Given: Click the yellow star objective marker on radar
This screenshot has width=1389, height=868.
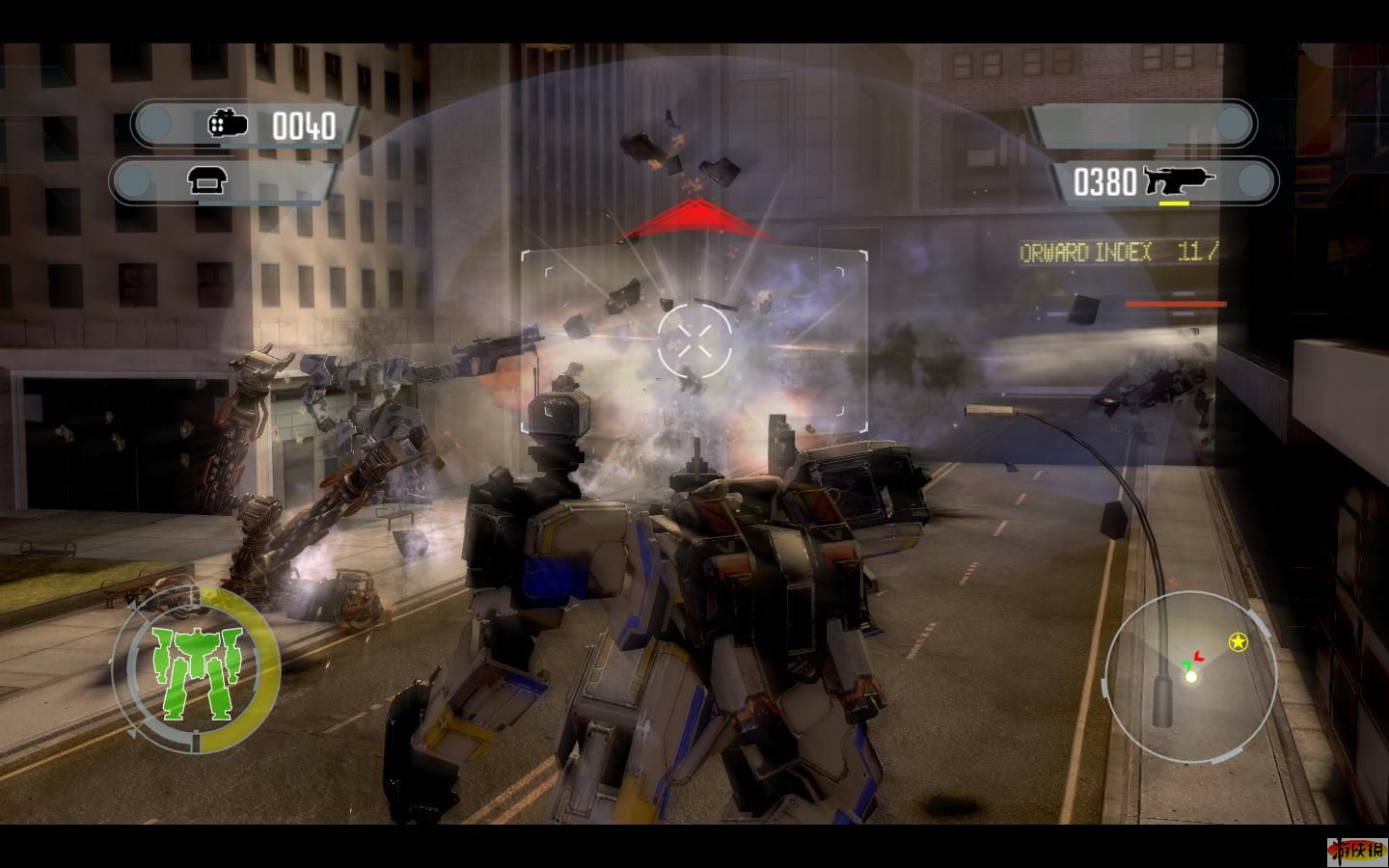Looking at the screenshot, I should tap(1238, 642).
